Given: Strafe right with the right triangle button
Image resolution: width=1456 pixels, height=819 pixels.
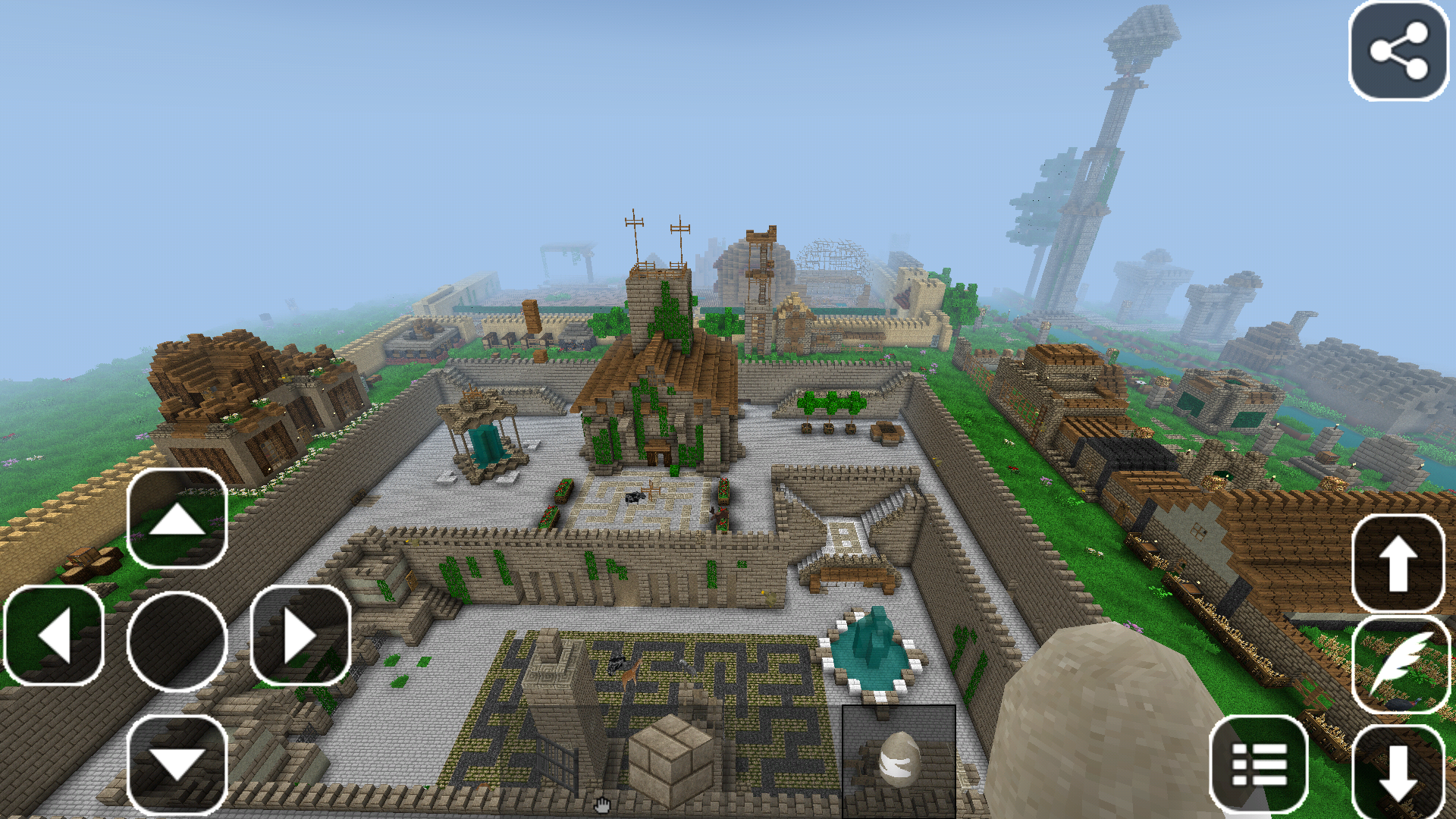Looking at the screenshot, I should point(300,637).
